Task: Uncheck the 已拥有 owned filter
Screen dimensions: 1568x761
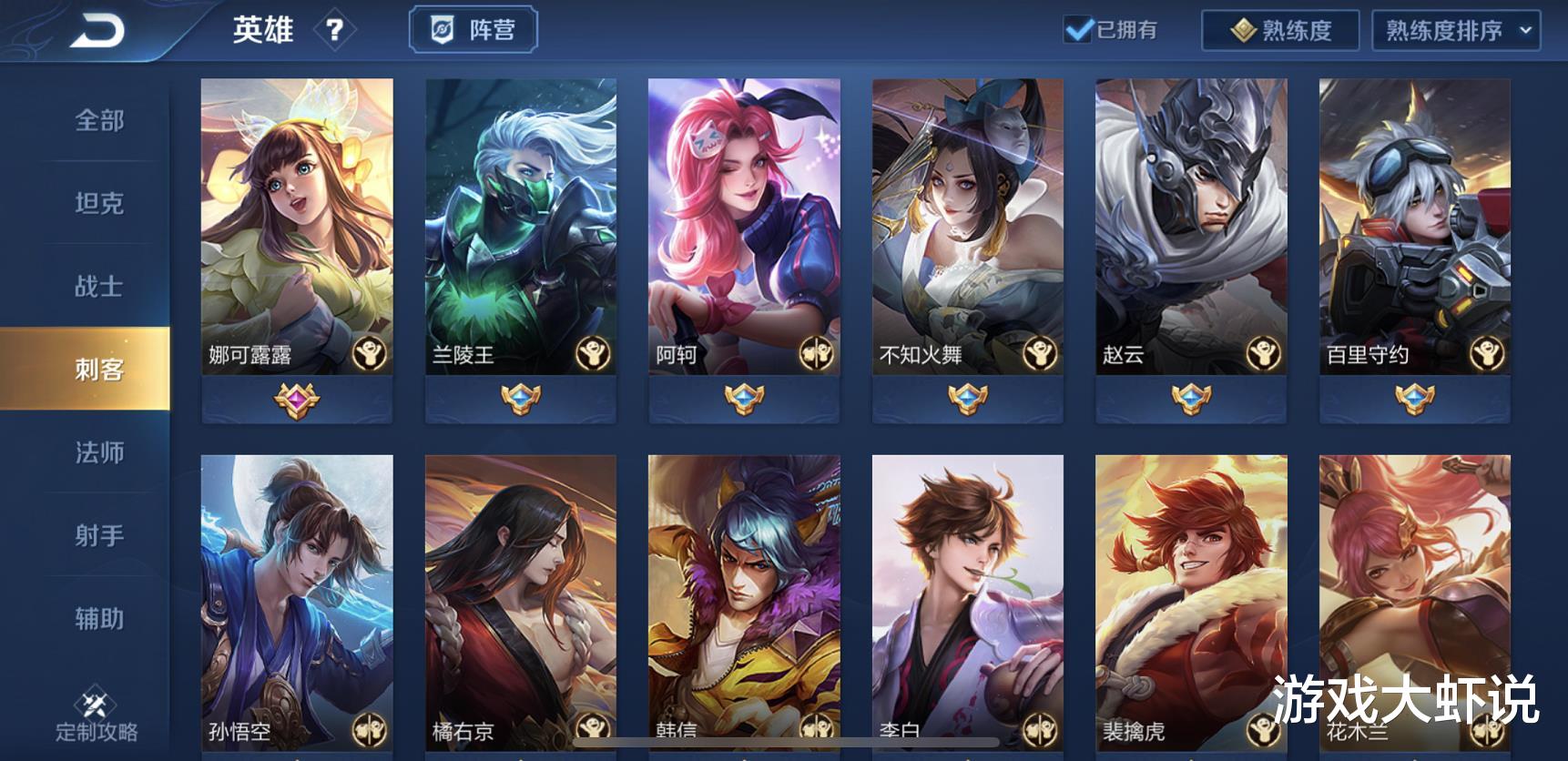Action: pos(1078,30)
